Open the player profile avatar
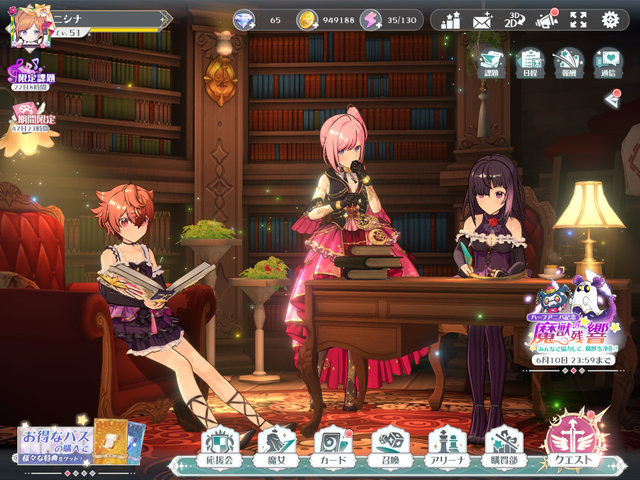640x480 pixels. 30,25
